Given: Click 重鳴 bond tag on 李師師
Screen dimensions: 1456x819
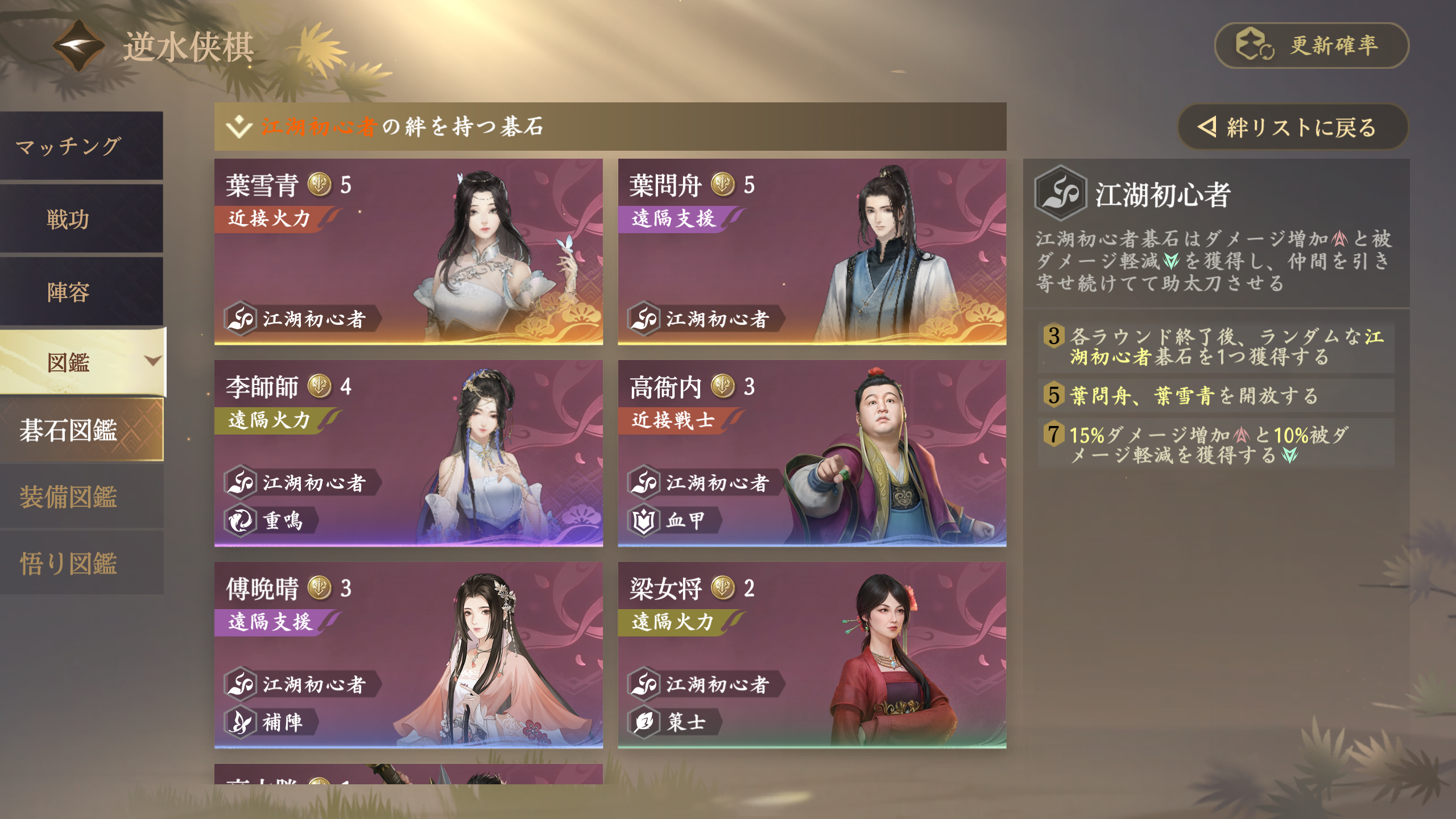Looking at the screenshot, I should coord(271,520).
